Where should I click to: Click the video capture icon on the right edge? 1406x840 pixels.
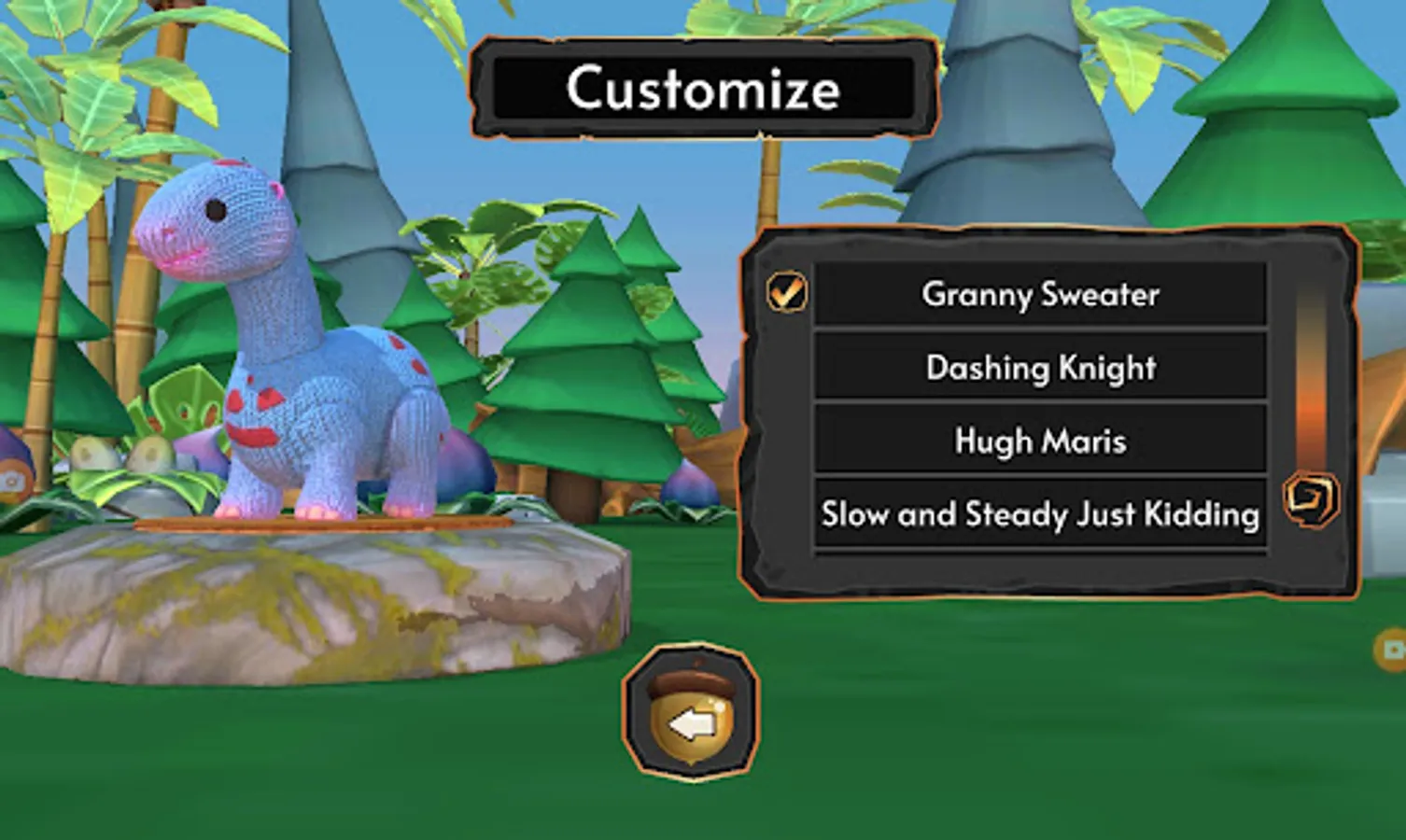(x=1393, y=648)
